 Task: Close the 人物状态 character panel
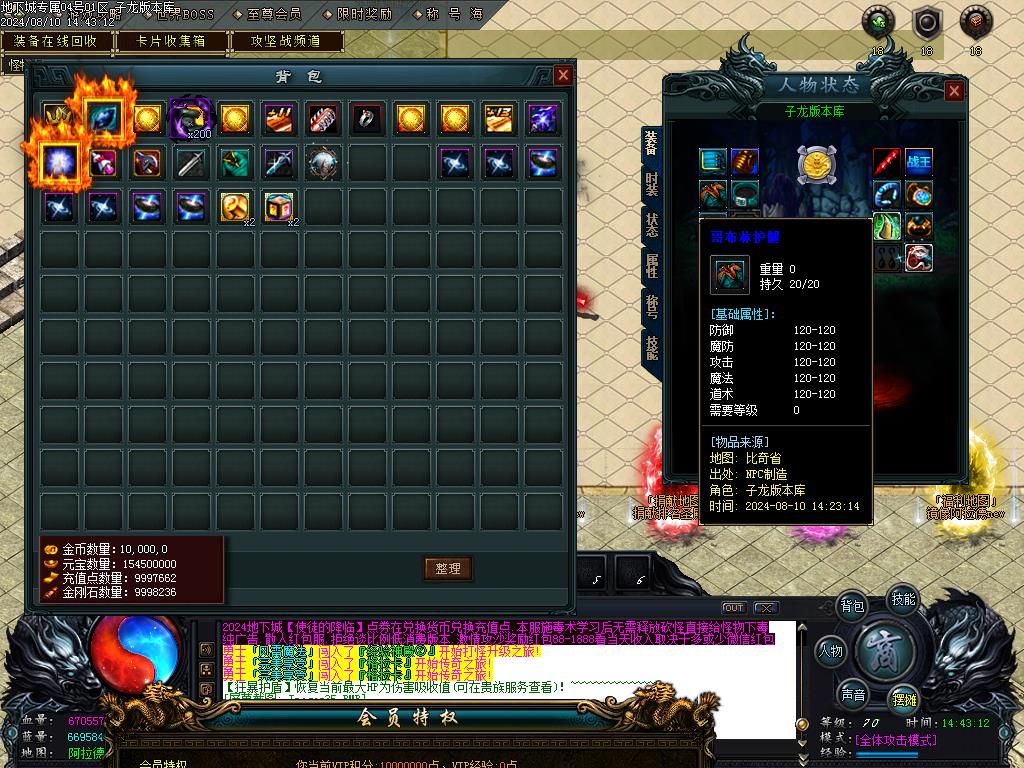(x=954, y=91)
